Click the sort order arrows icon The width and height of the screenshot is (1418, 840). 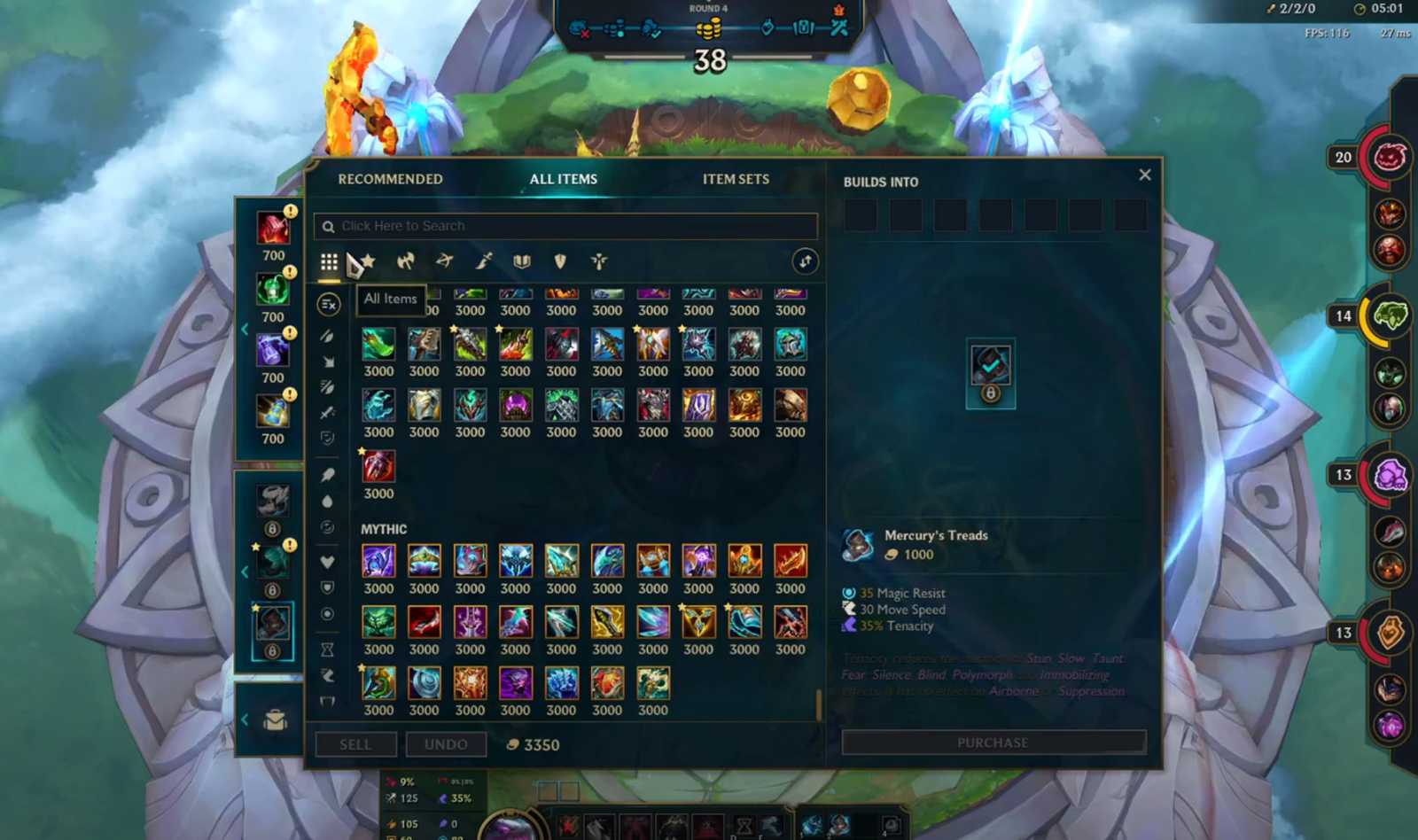(804, 261)
